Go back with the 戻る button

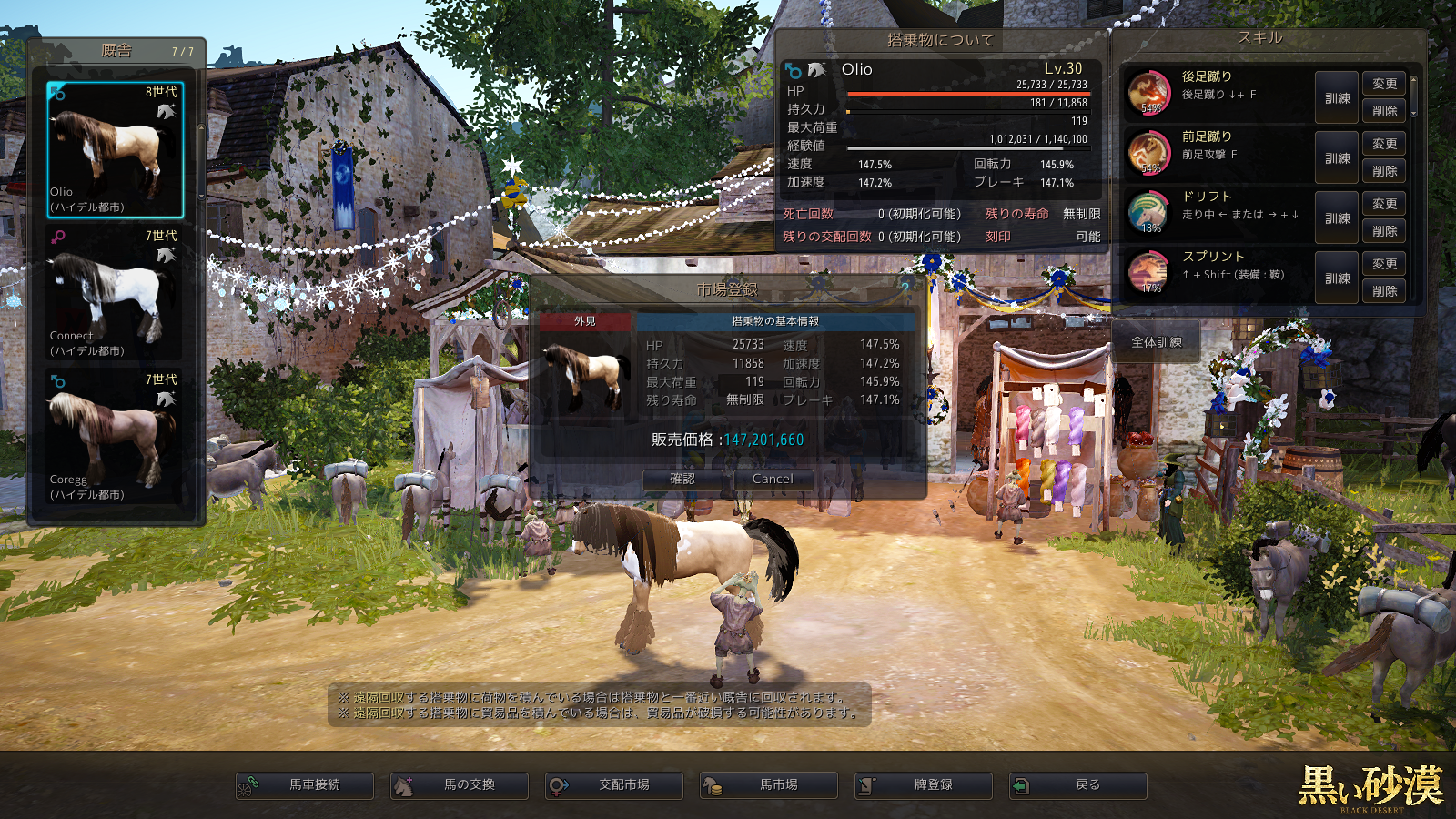click(1078, 785)
